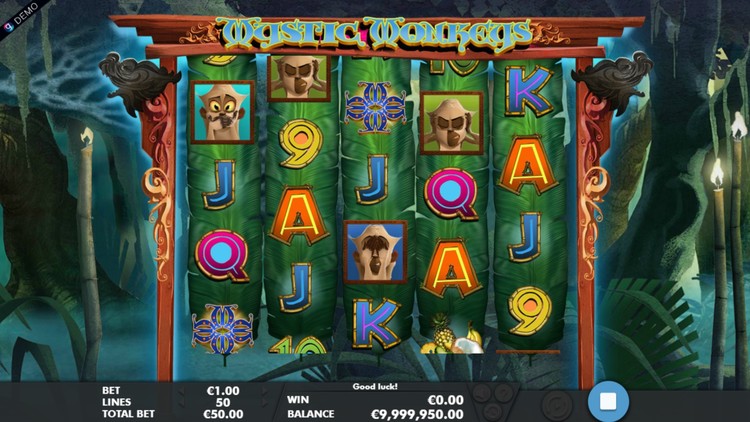Stop the spinning reels
Image resolution: width=750 pixels, height=422 pixels.
(x=607, y=402)
